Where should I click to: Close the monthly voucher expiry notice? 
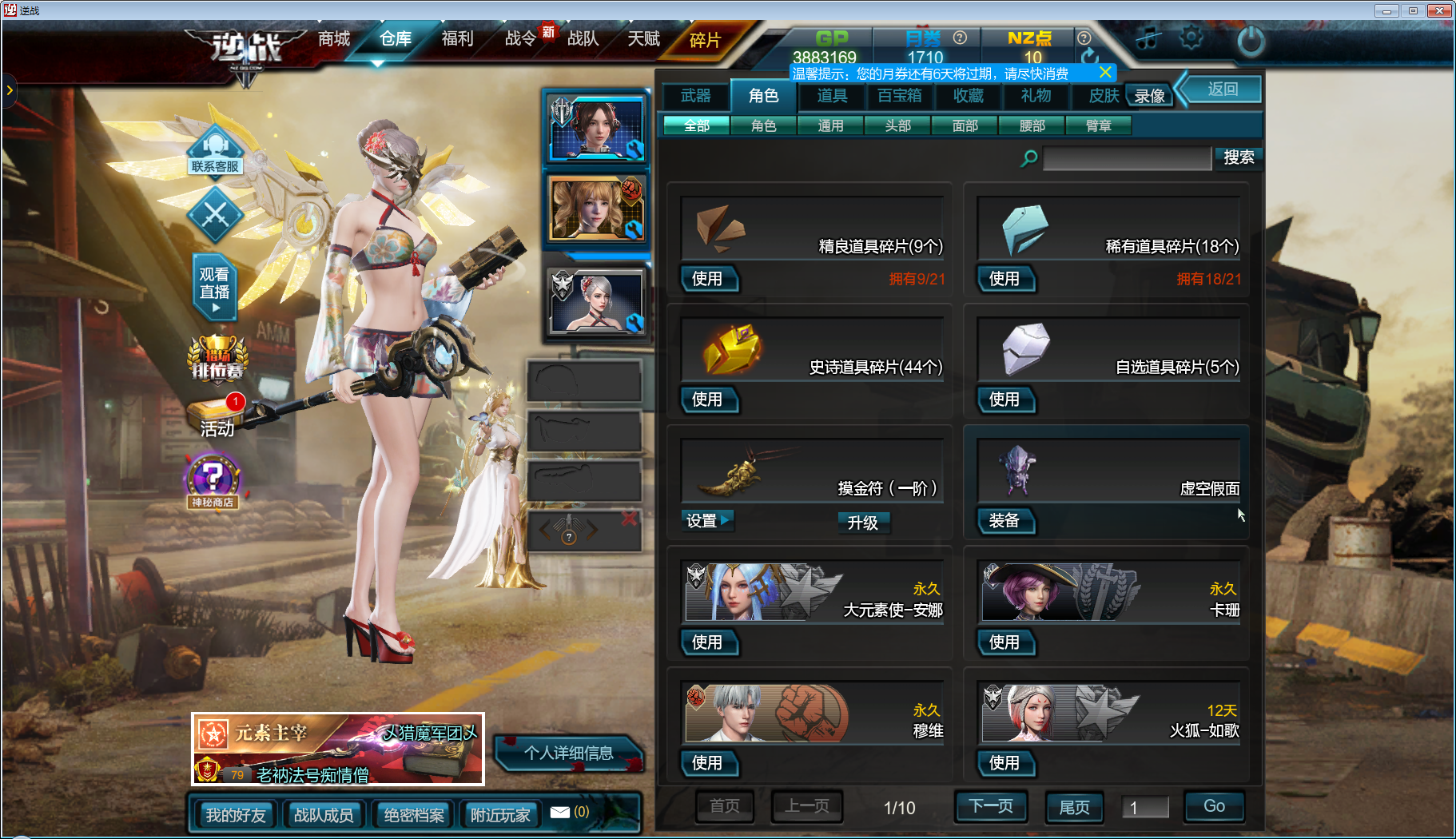click(x=1105, y=73)
